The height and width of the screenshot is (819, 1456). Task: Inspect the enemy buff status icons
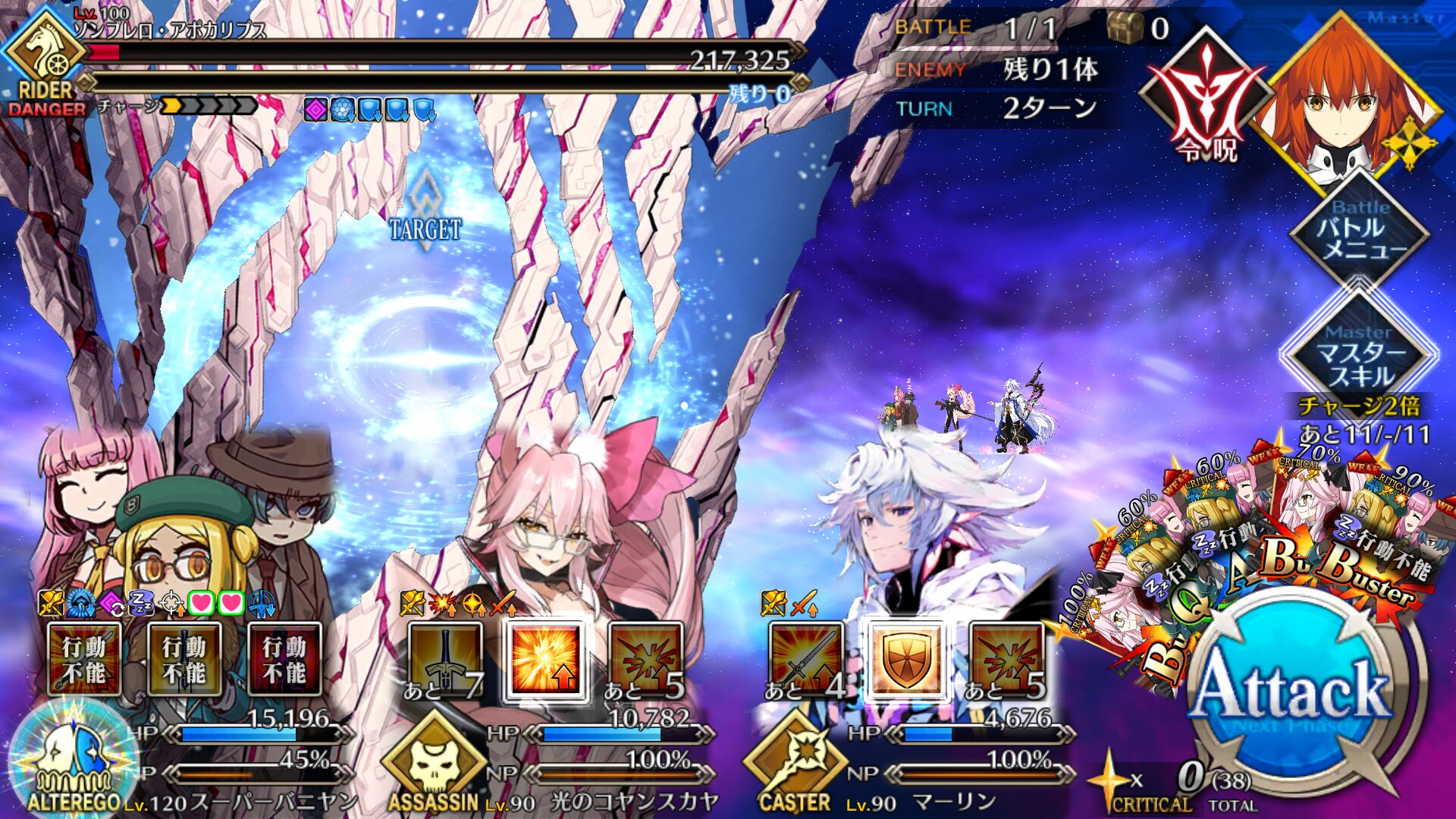369,111
